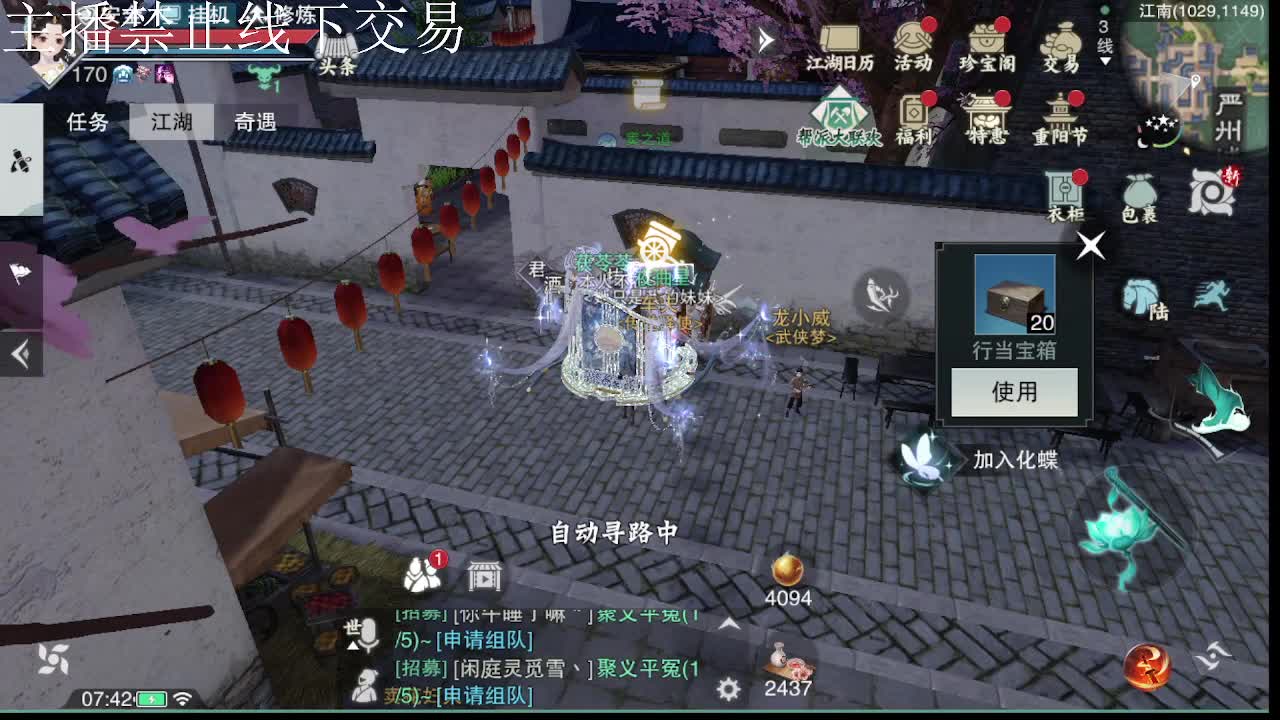1280x720 pixels.
Task: Switch to the 江湖 tab
Action: (172, 120)
